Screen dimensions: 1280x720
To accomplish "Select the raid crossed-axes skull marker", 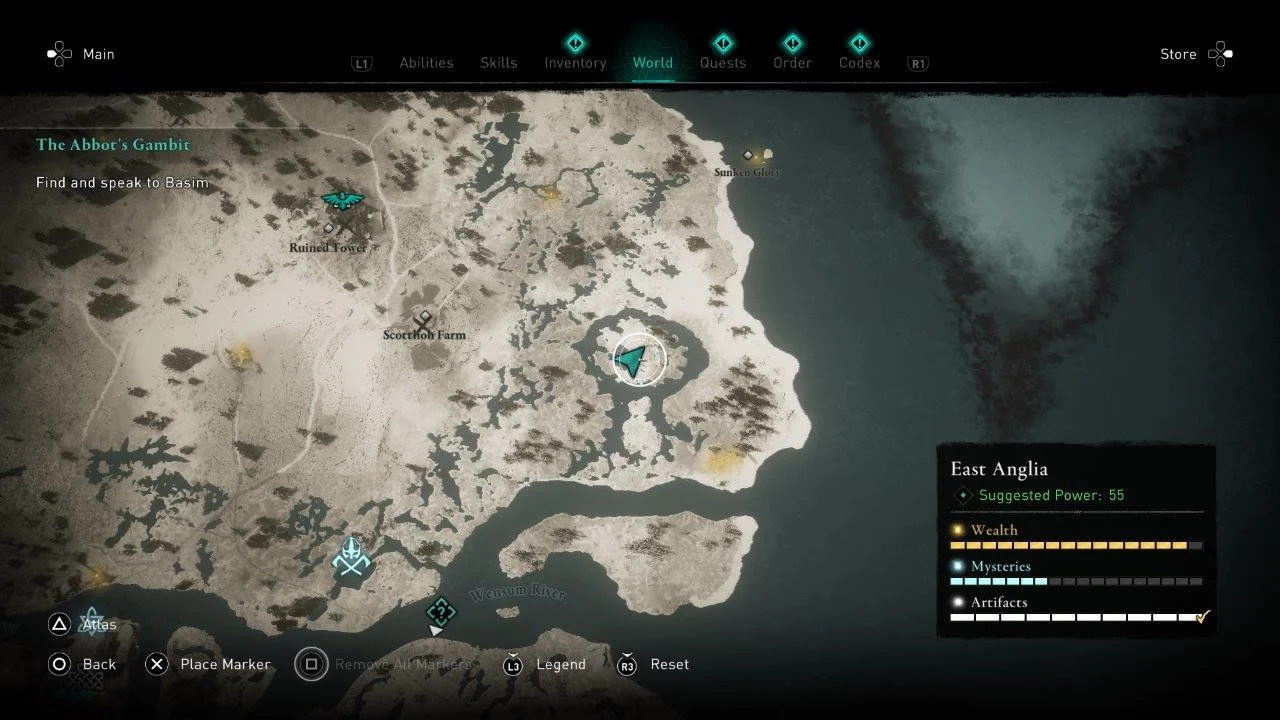I will [351, 557].
